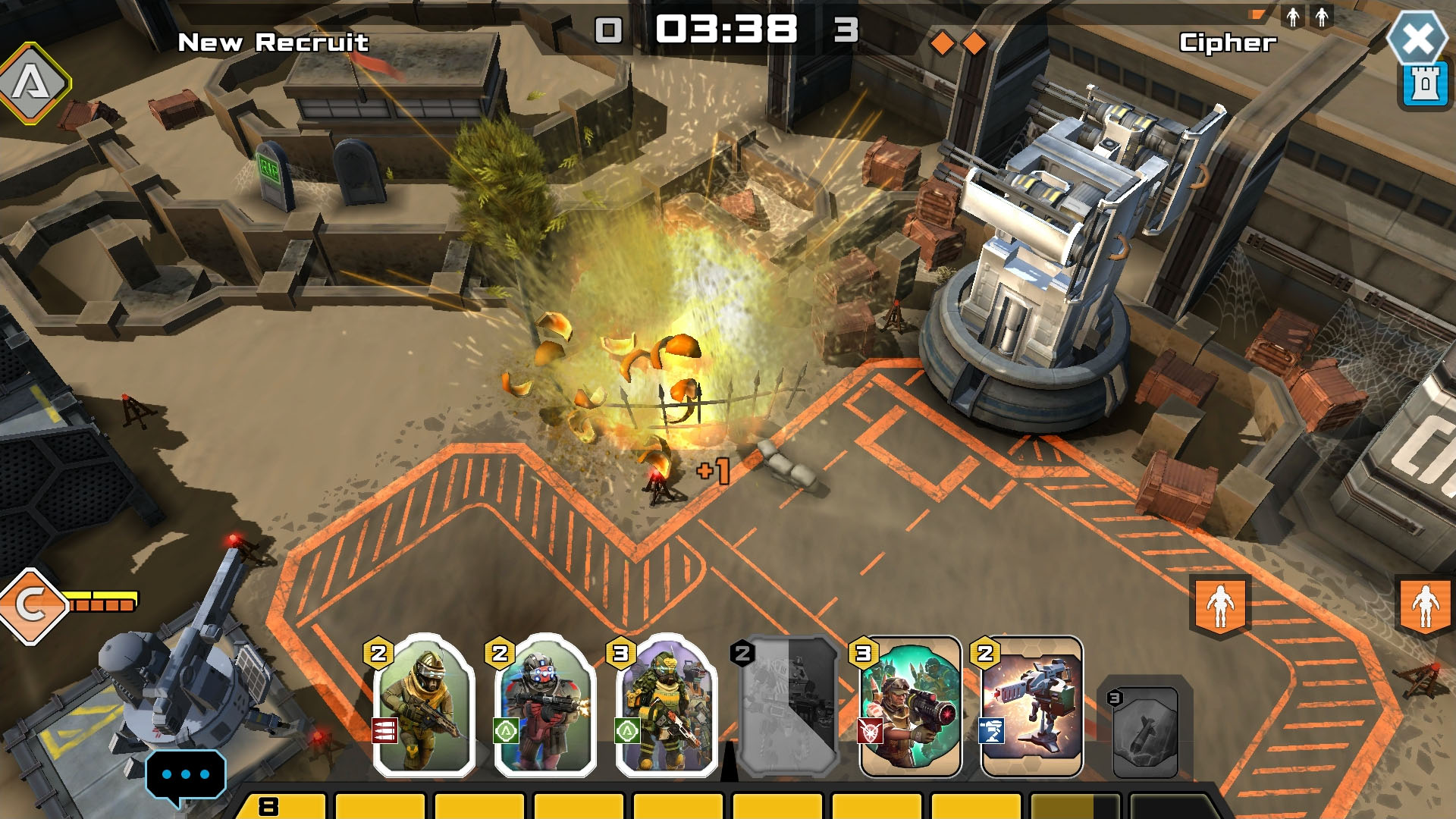Viewport: 1456px width, 819px height.
Task: Open the chat speech bubble
Action: tap(185, 775)
